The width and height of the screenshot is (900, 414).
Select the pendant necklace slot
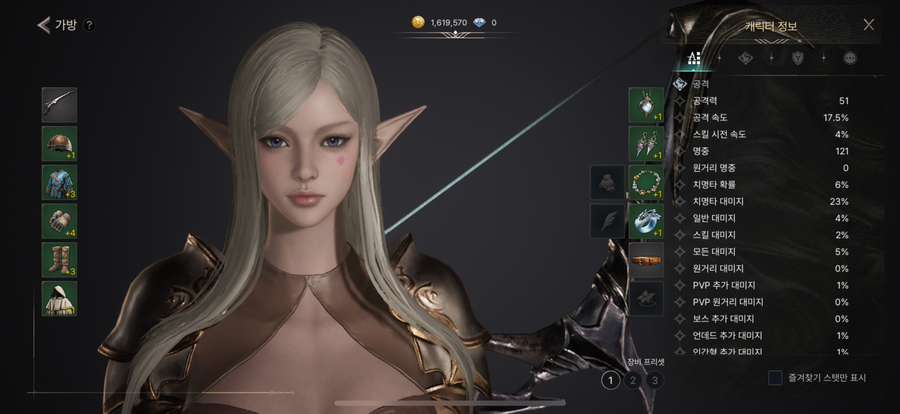(646, 104)
